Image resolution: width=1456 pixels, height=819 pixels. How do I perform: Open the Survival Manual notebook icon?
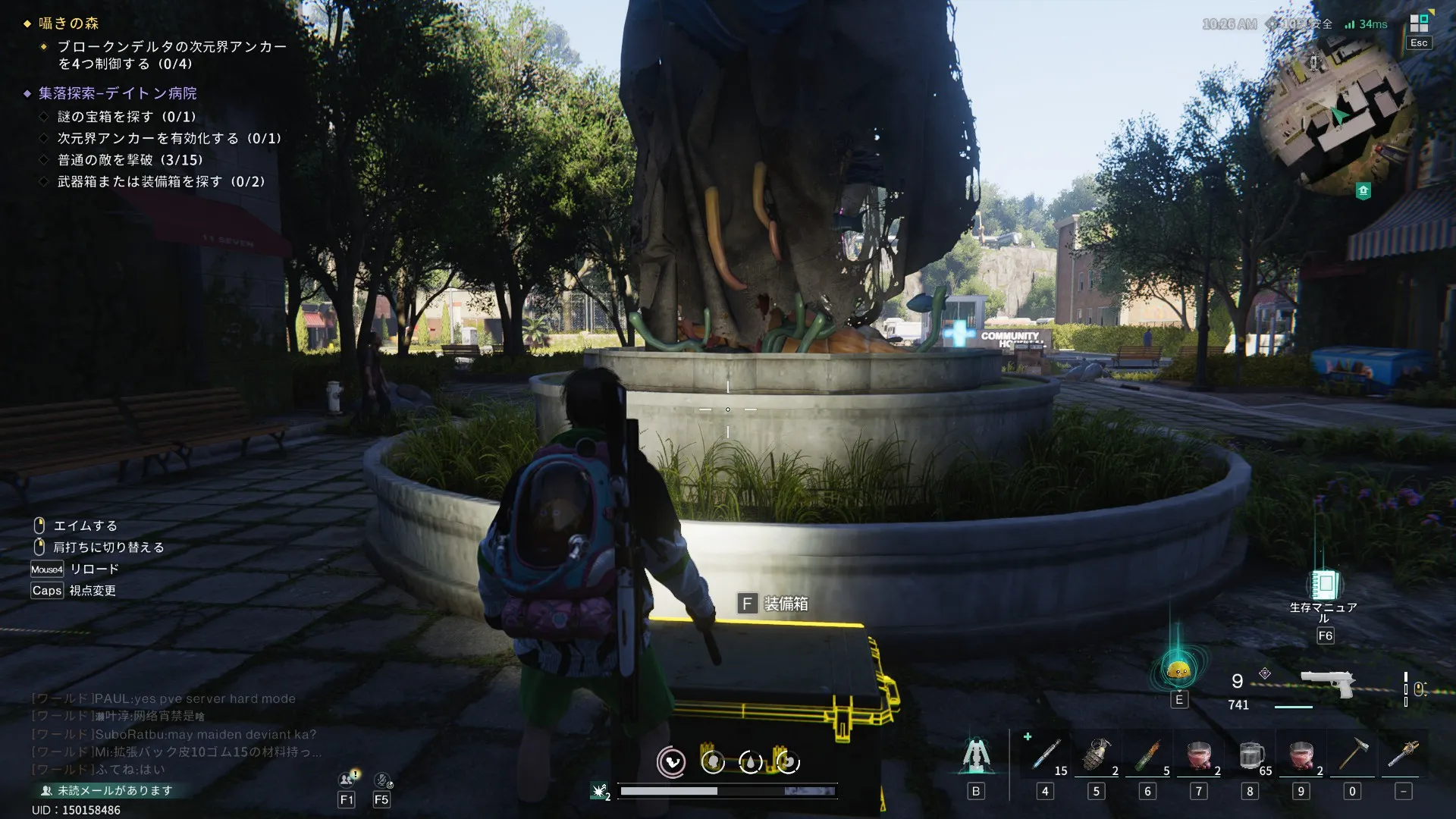(x=1325, y=585)
